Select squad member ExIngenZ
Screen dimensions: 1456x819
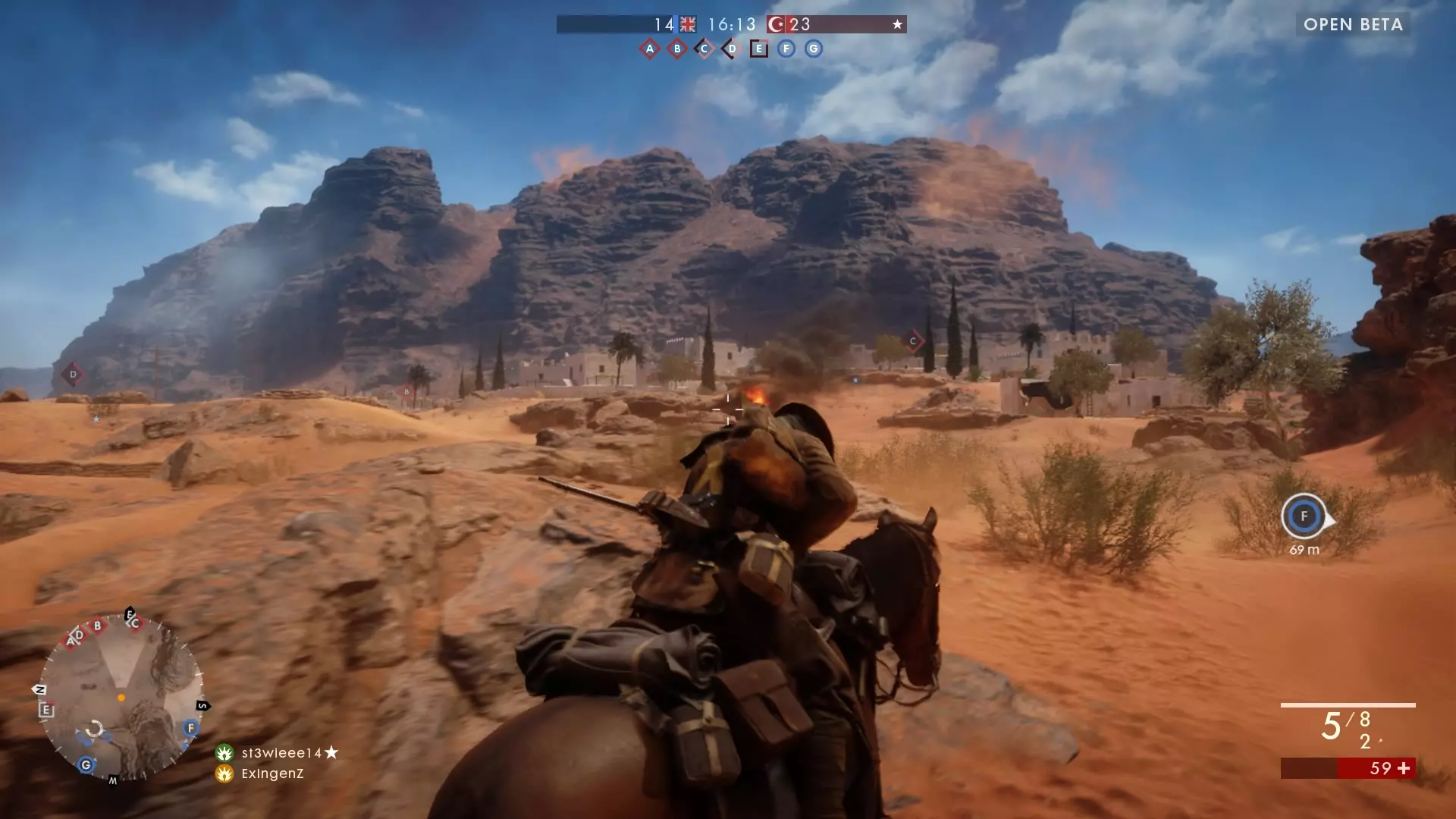coord(271,773)
